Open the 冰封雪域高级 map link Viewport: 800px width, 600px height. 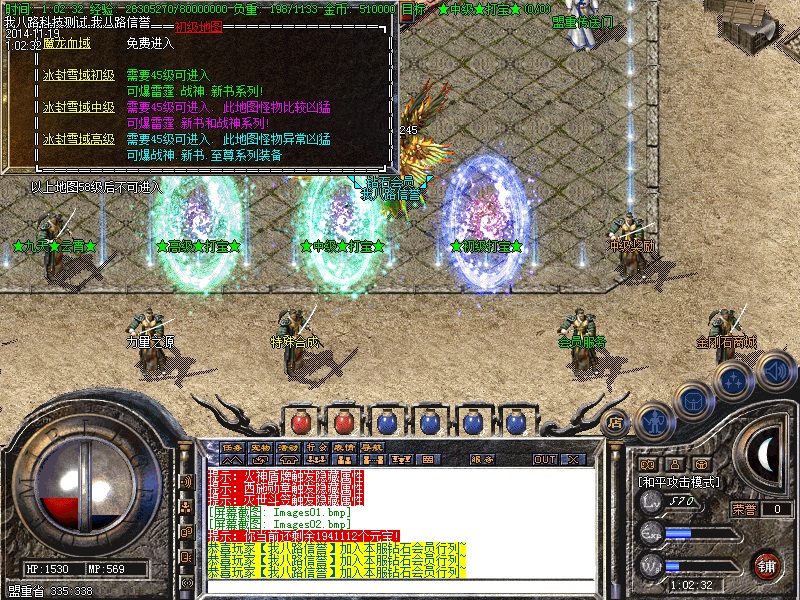(79, 139)
